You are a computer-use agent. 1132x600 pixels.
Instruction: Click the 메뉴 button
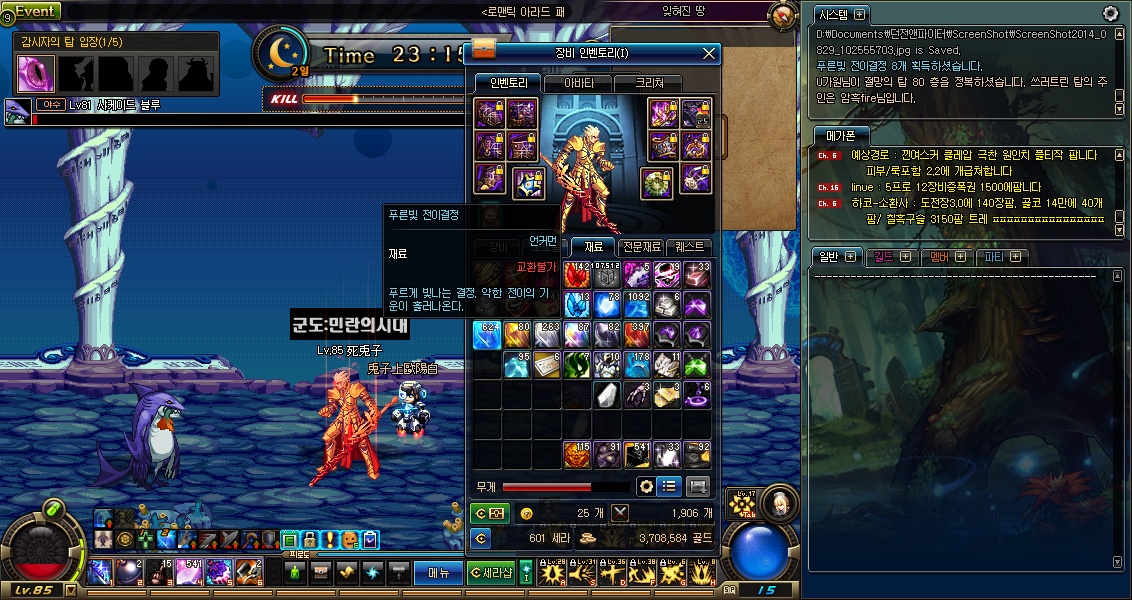click(439, 573)
